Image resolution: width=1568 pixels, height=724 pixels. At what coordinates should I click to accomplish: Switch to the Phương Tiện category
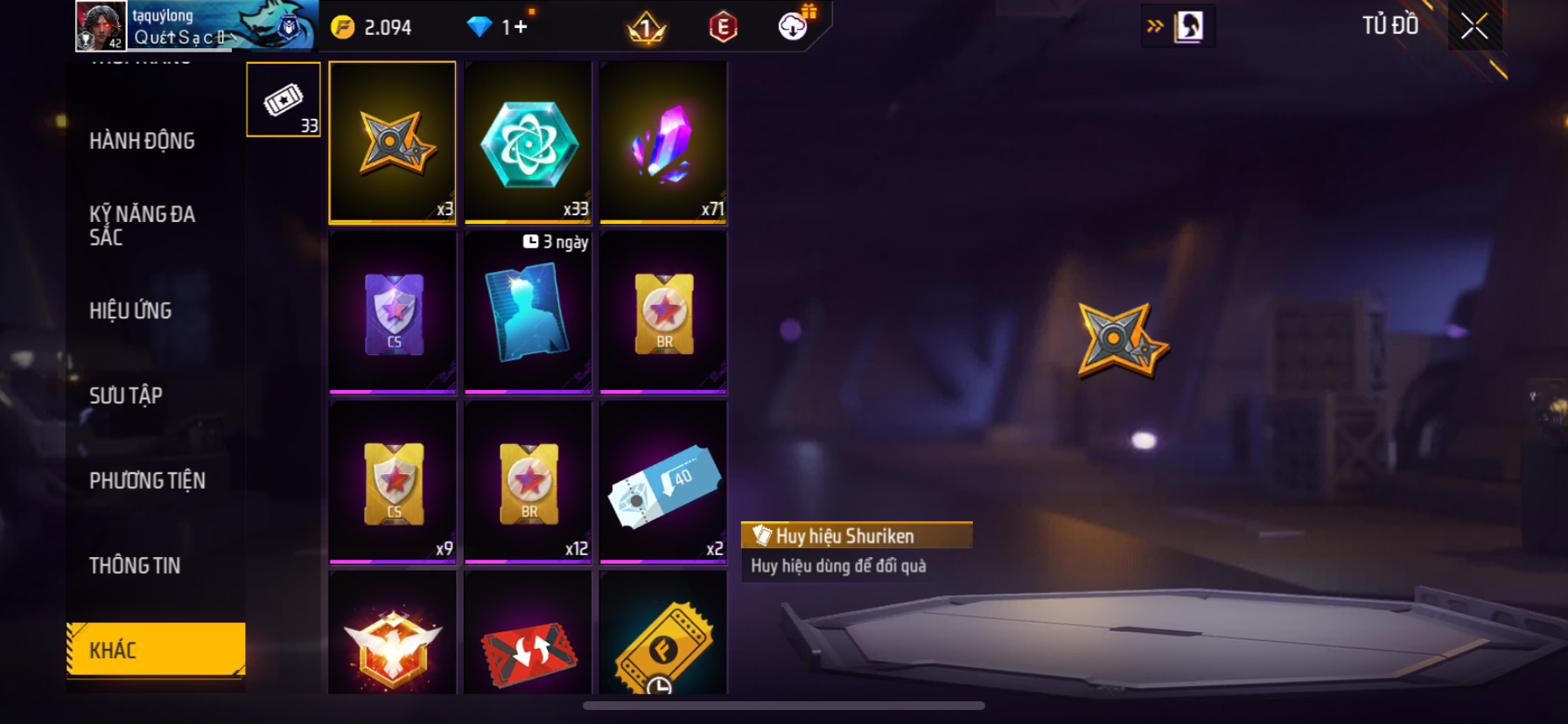(x=147, y=480)
